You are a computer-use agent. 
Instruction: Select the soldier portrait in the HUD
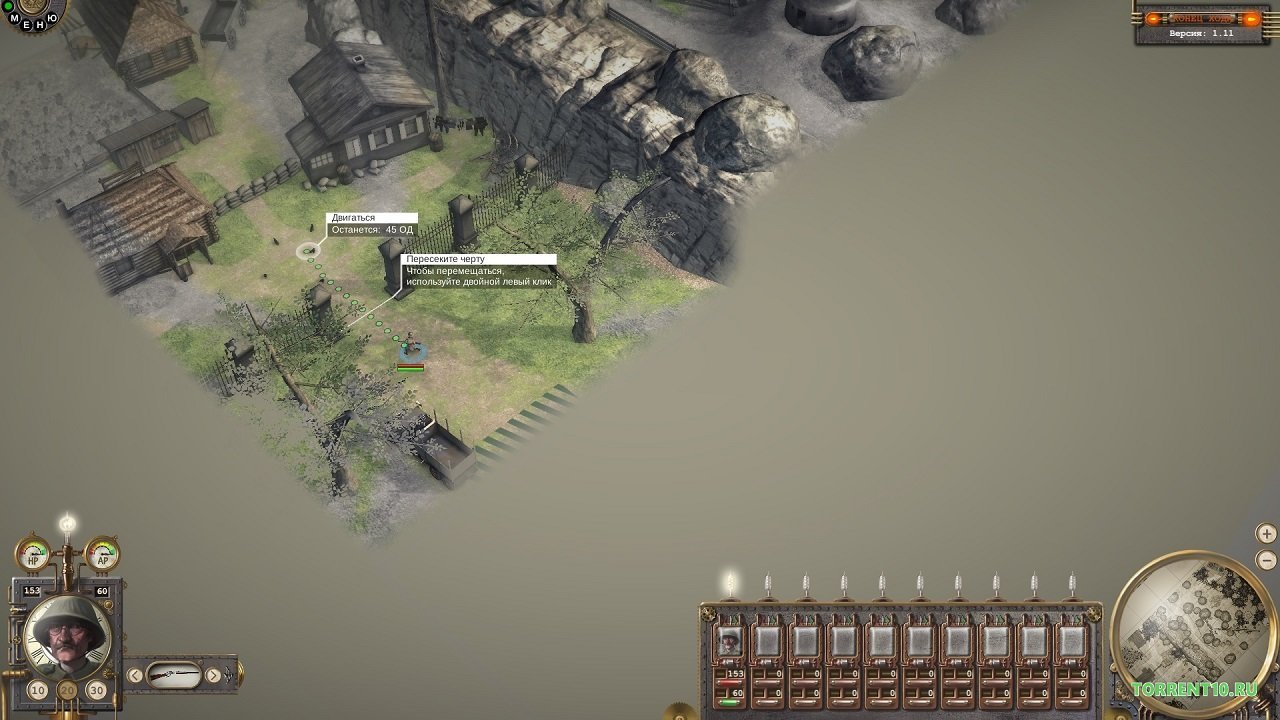pos(68,635)
